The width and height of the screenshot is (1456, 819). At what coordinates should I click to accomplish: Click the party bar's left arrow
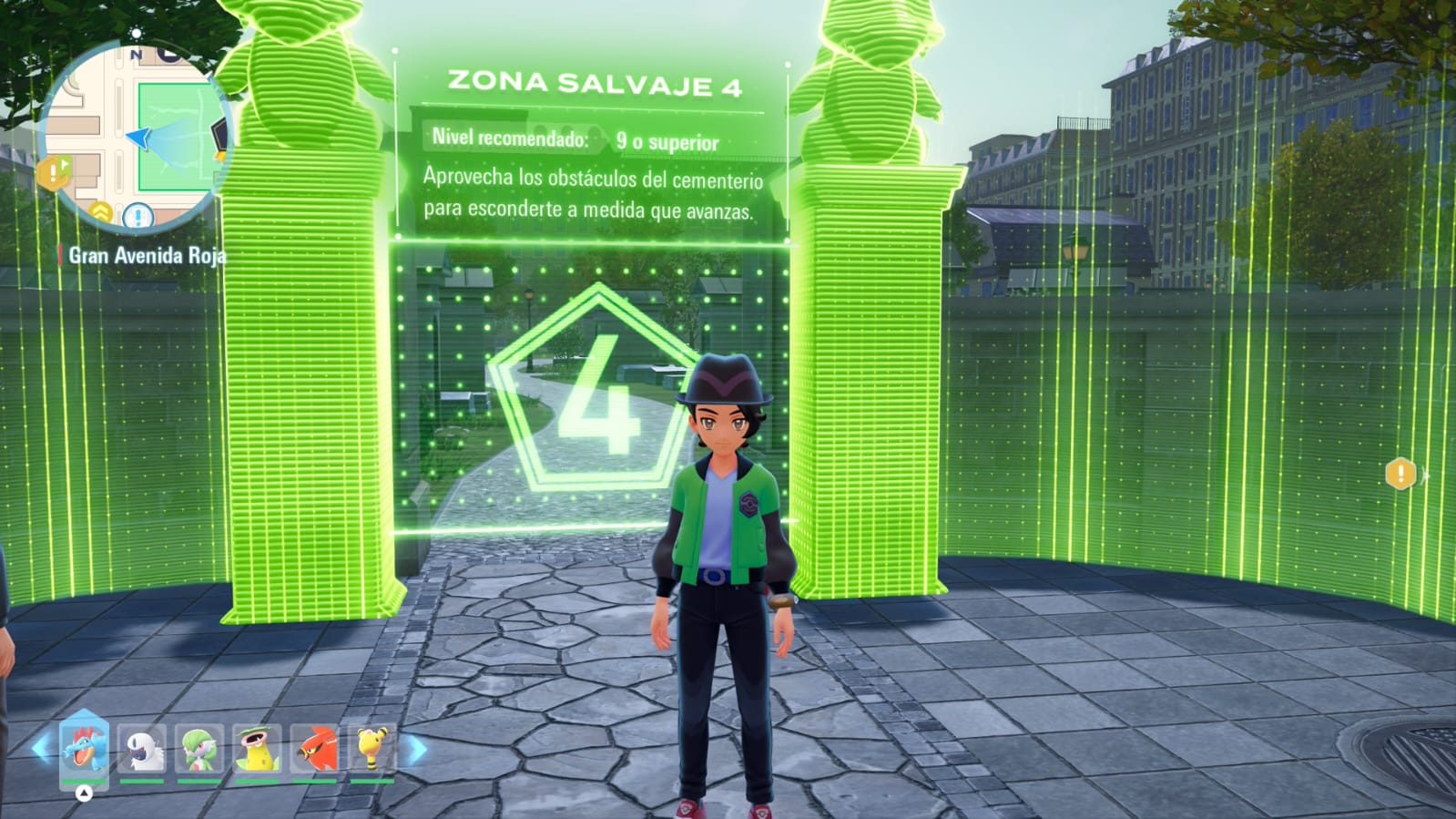pyautogui.click(x=41, y=749)
